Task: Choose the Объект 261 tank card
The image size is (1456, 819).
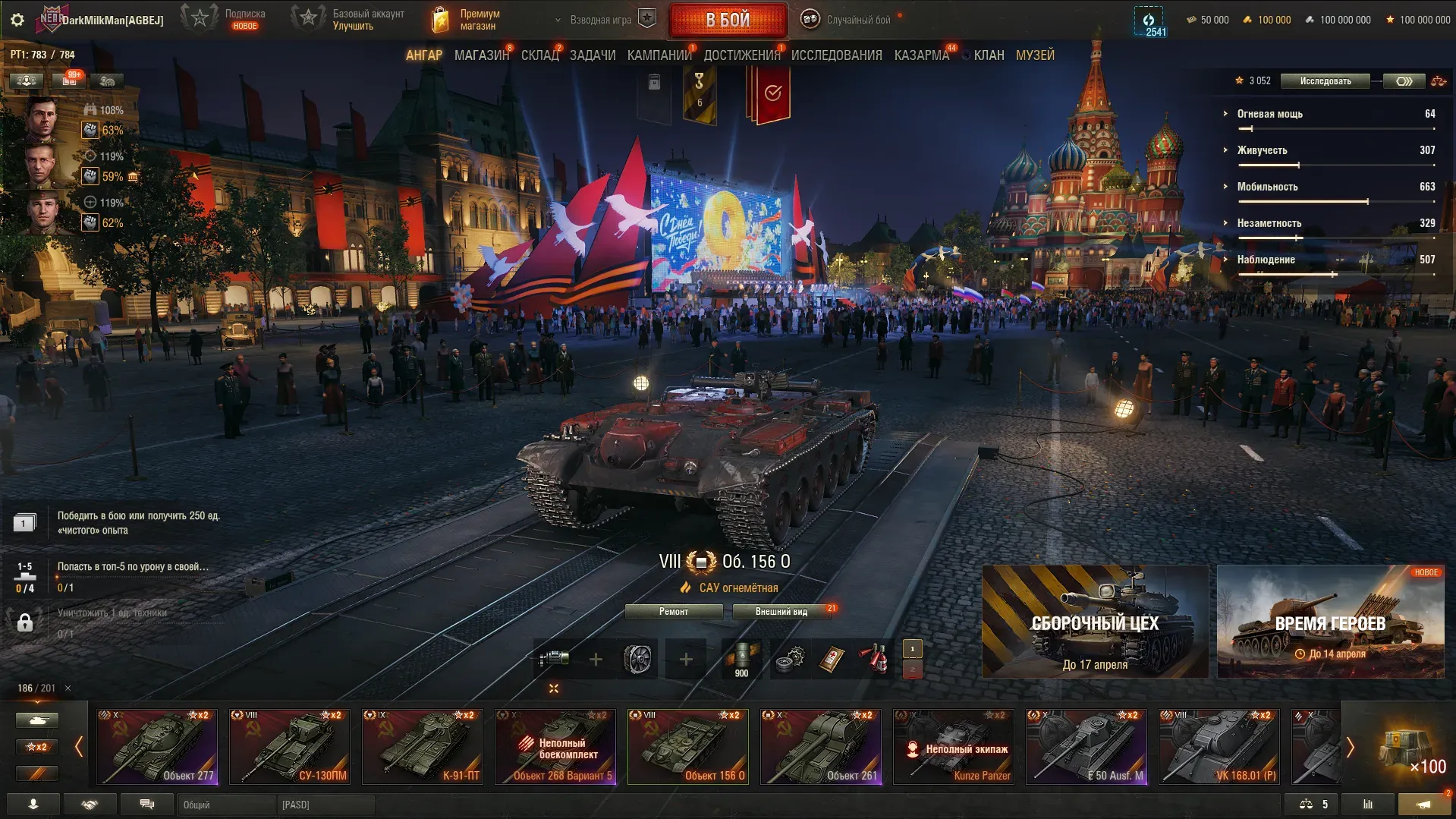Action: point(821,747)
